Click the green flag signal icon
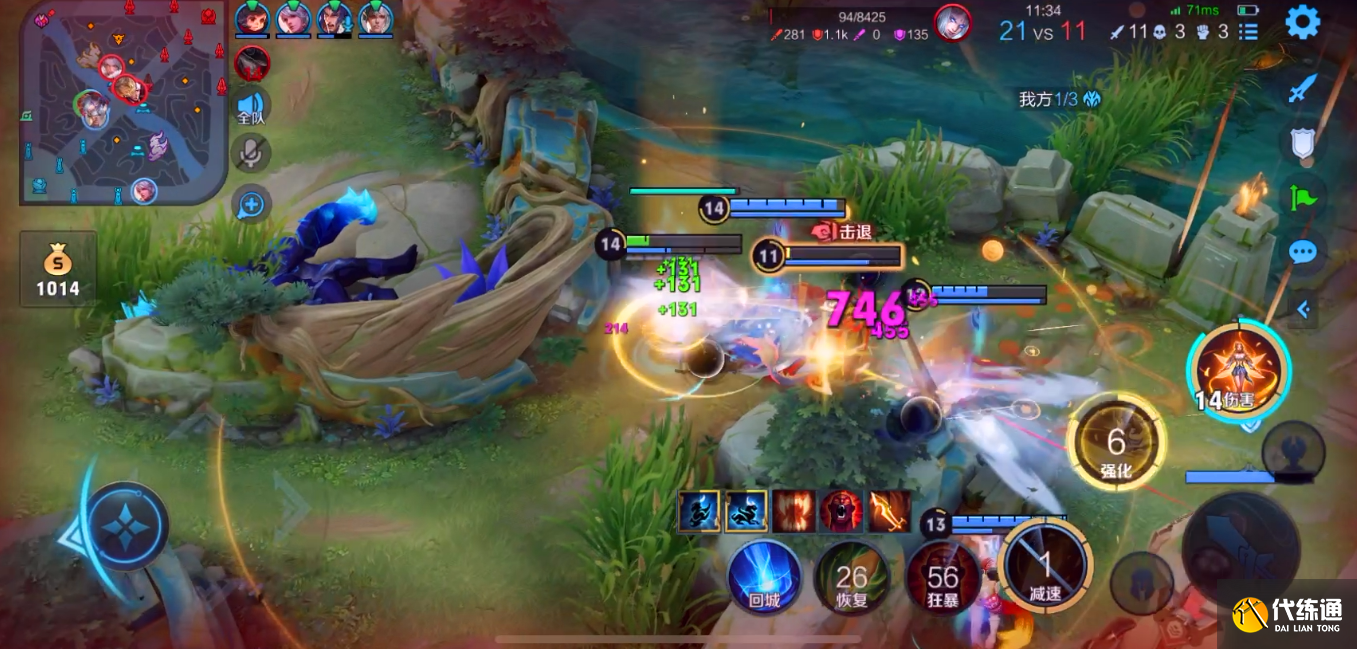The height and width of the screenshot is (649, 1357). [1302, 196]
